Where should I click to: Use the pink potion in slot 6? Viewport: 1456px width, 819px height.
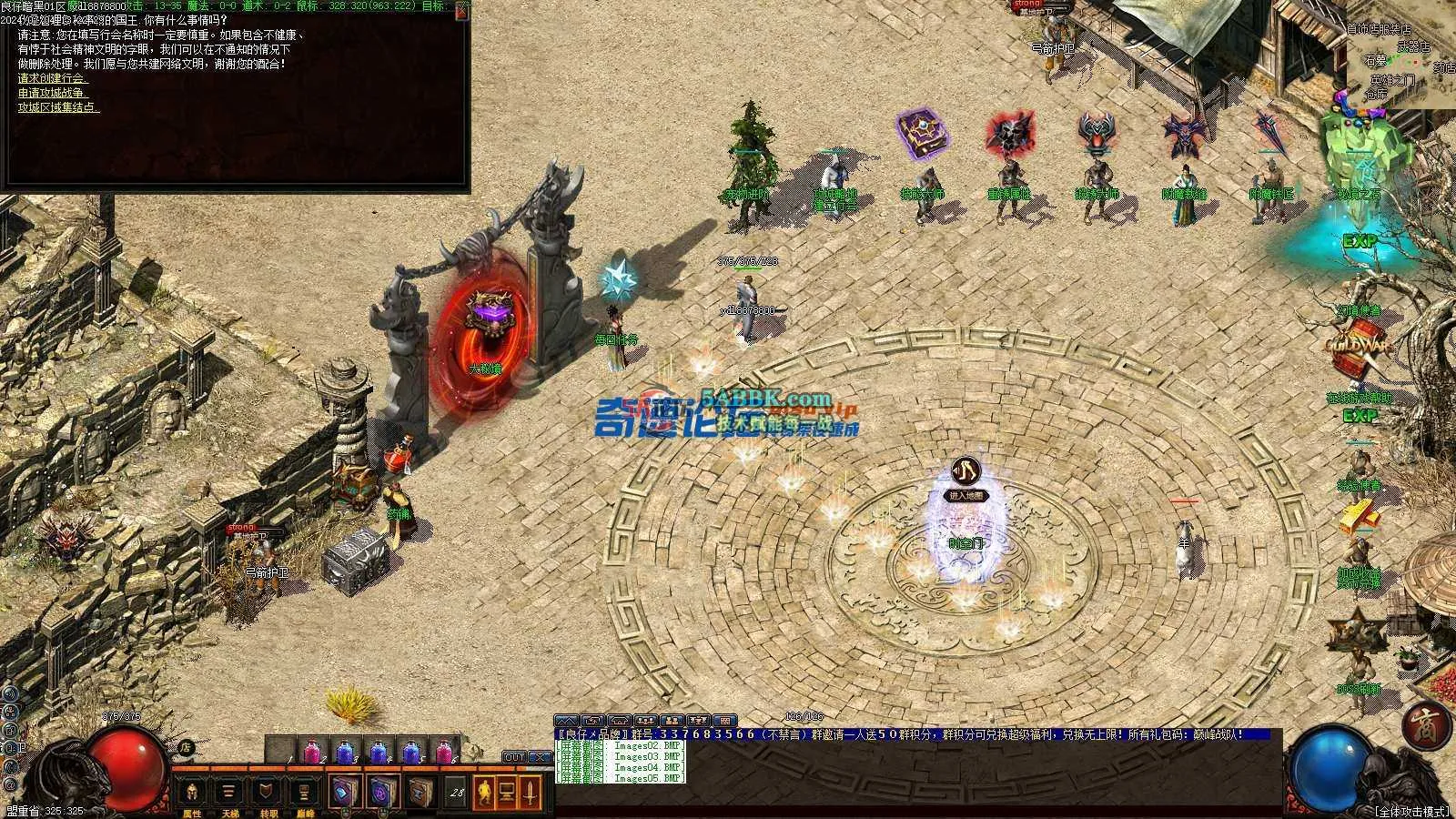coord(444,753)
